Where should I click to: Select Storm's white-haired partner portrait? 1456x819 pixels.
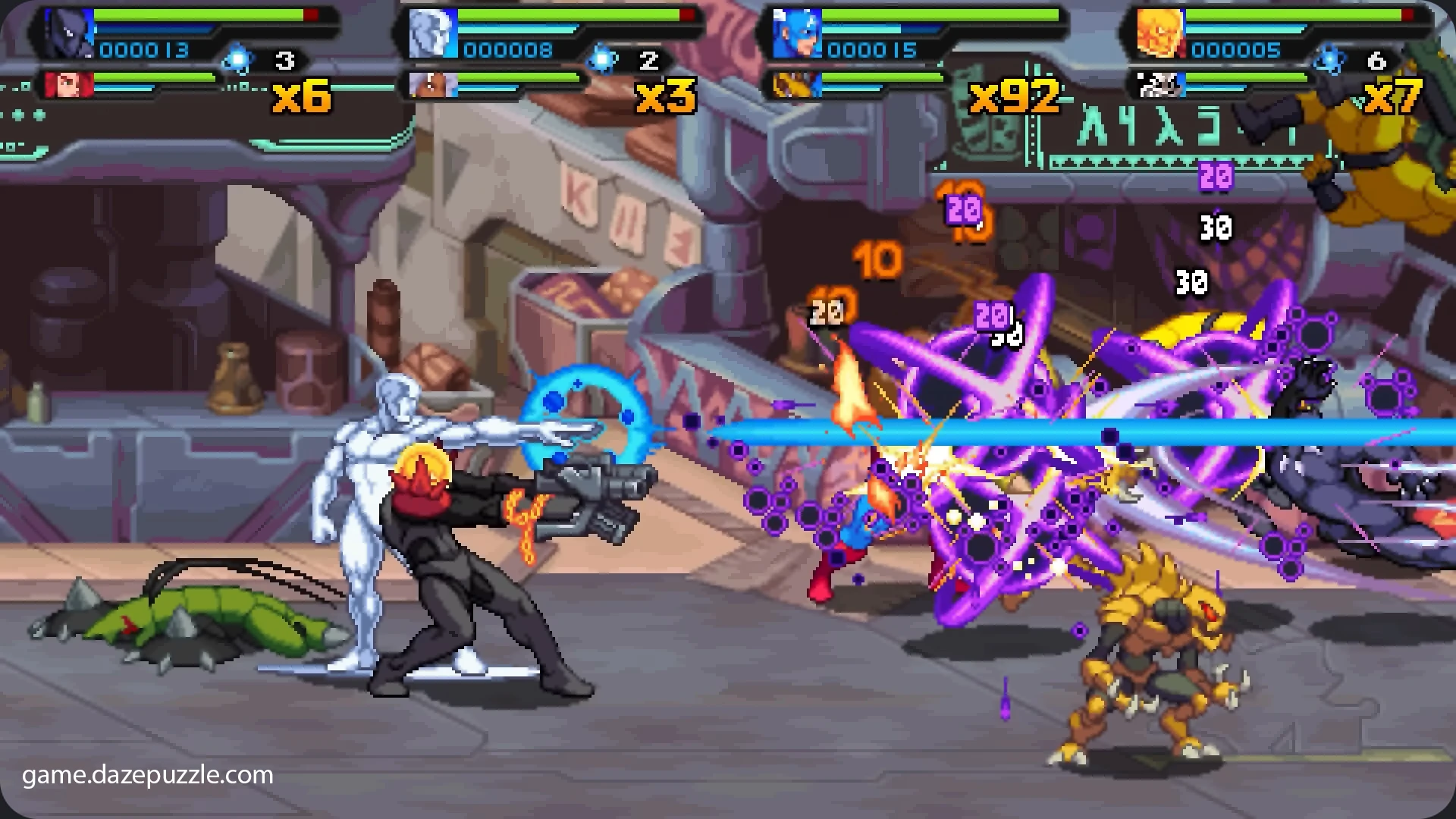433,85
